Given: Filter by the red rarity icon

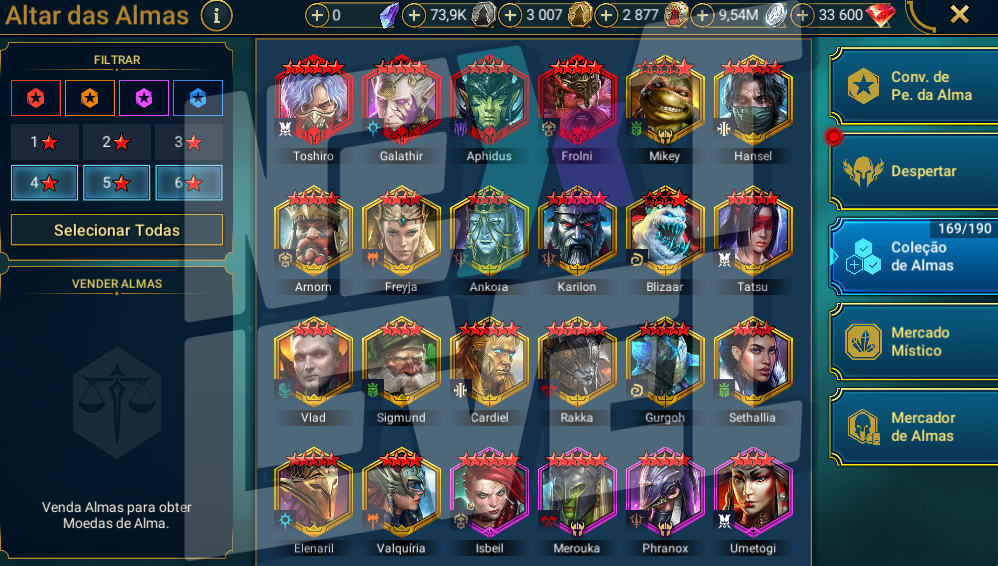Looking at the screenshot, I should pyautogui.click(x=36, y=98).
